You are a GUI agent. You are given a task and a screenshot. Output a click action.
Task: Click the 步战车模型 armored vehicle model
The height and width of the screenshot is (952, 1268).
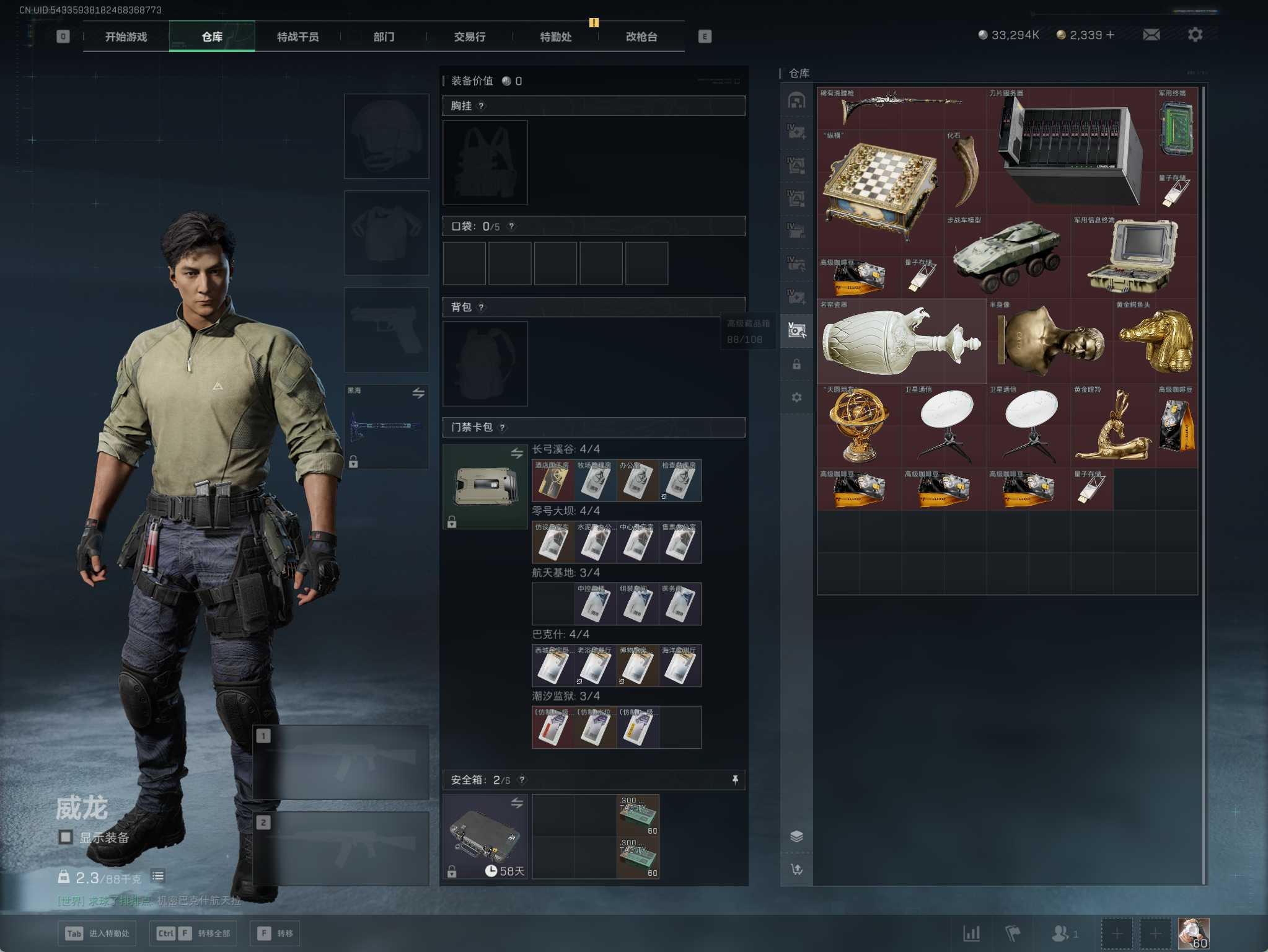click(x=1006, y=257)
